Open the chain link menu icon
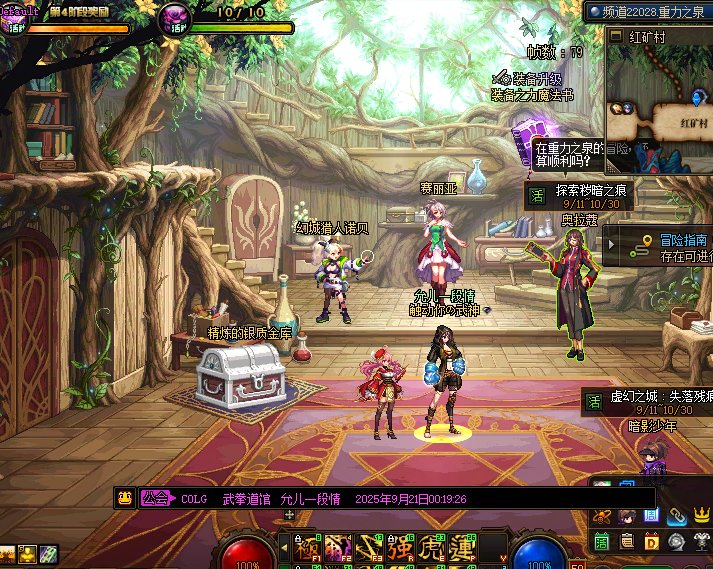This screenshot has width=713, height=569. point(677,515)
